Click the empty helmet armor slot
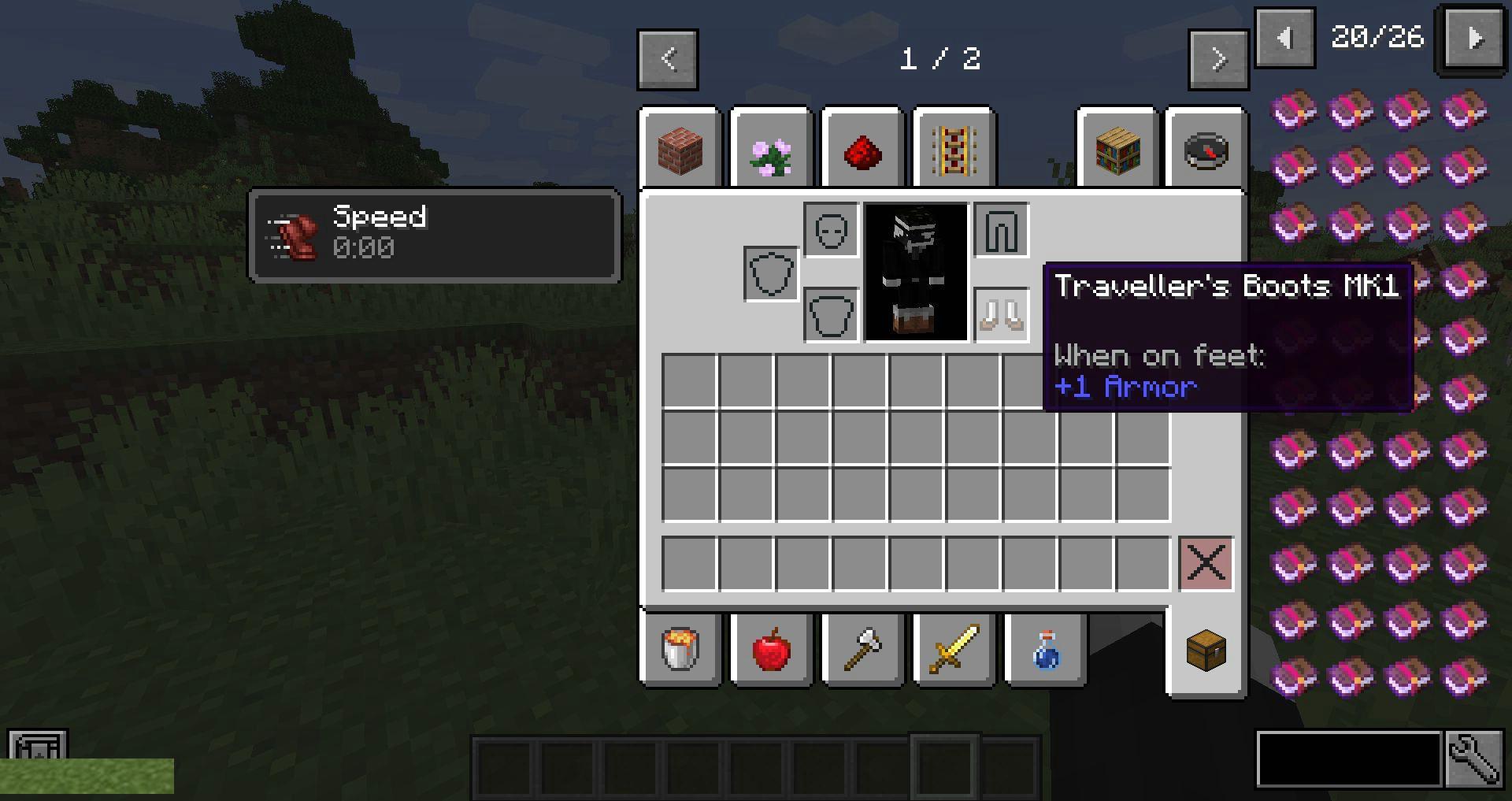1512x801 pixels. pos(831,230)
